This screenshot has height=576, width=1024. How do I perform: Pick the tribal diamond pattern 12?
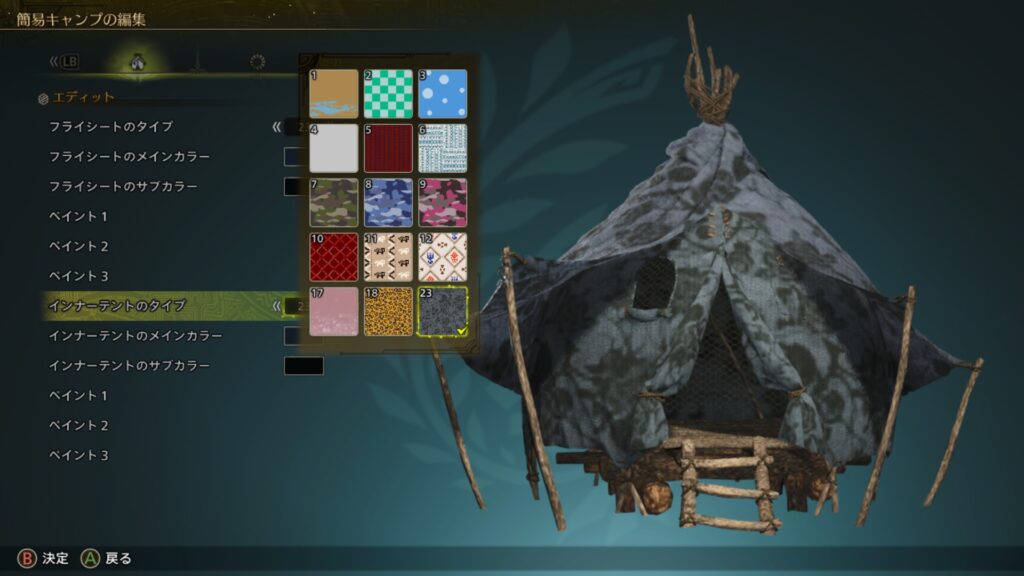pyautogui.click(x=442, y=257)
